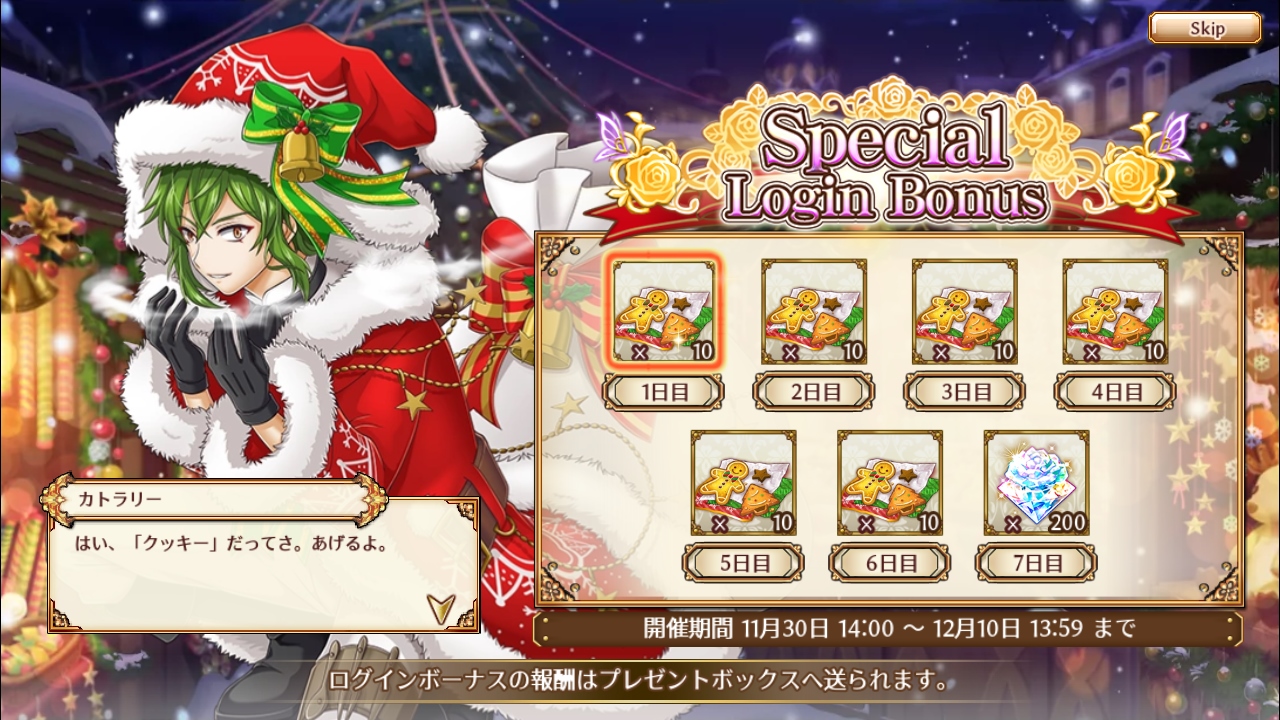This screenshot has height=720, width=1280.
Task: Advance dialogue with the gold arrow
Action: [438, 605]
